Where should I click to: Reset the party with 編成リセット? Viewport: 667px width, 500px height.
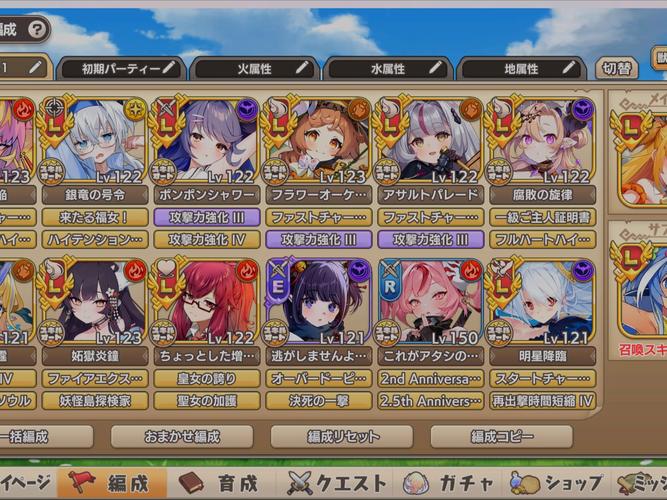(x=341, y=436)
